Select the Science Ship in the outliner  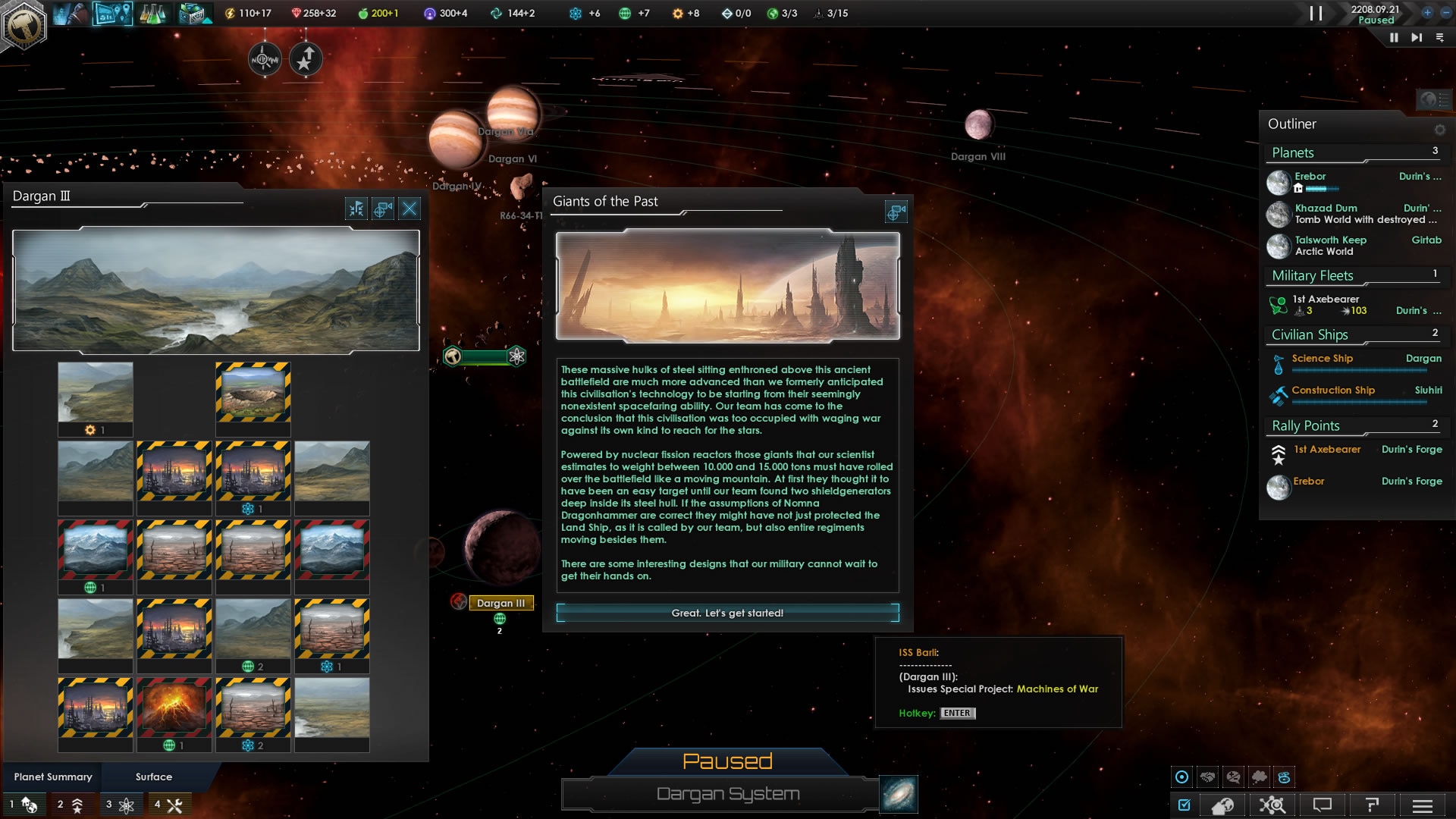coord(1322,359)
